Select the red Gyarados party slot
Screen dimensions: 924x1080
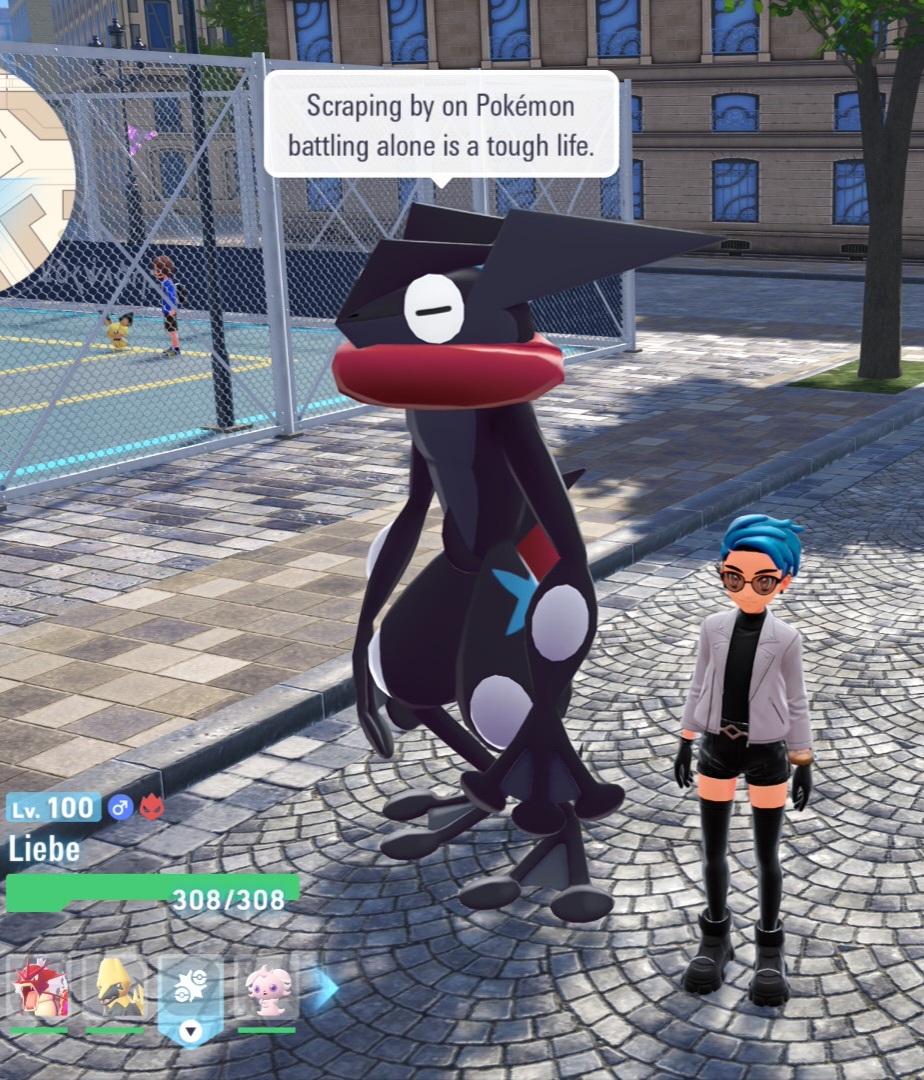39,988
